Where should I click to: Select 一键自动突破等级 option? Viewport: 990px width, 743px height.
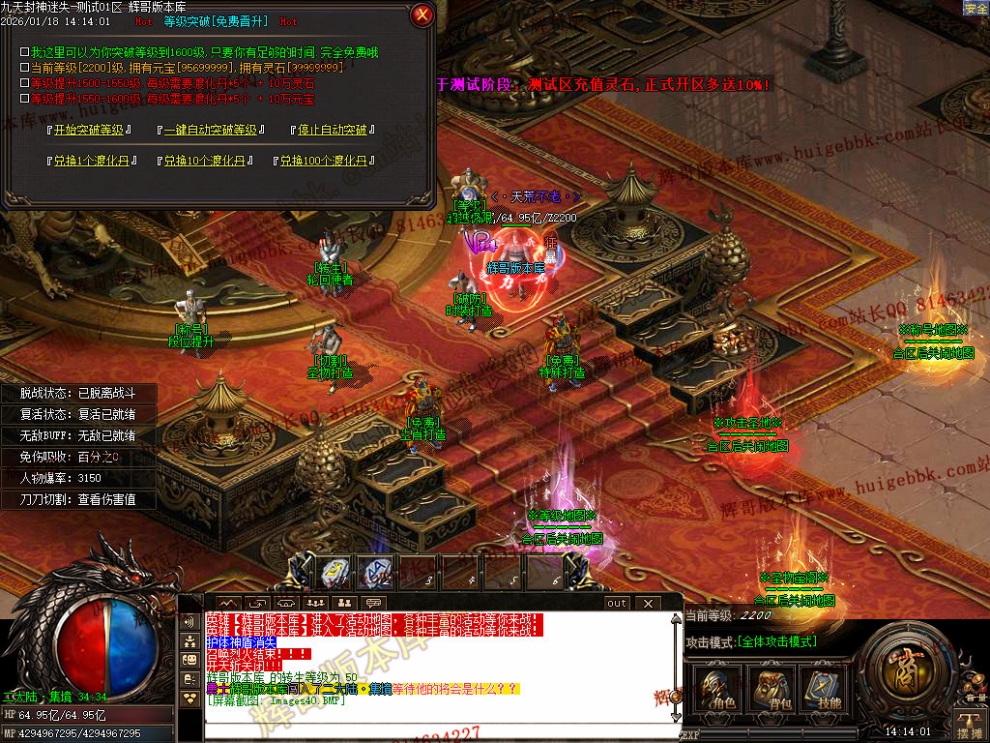211,130
